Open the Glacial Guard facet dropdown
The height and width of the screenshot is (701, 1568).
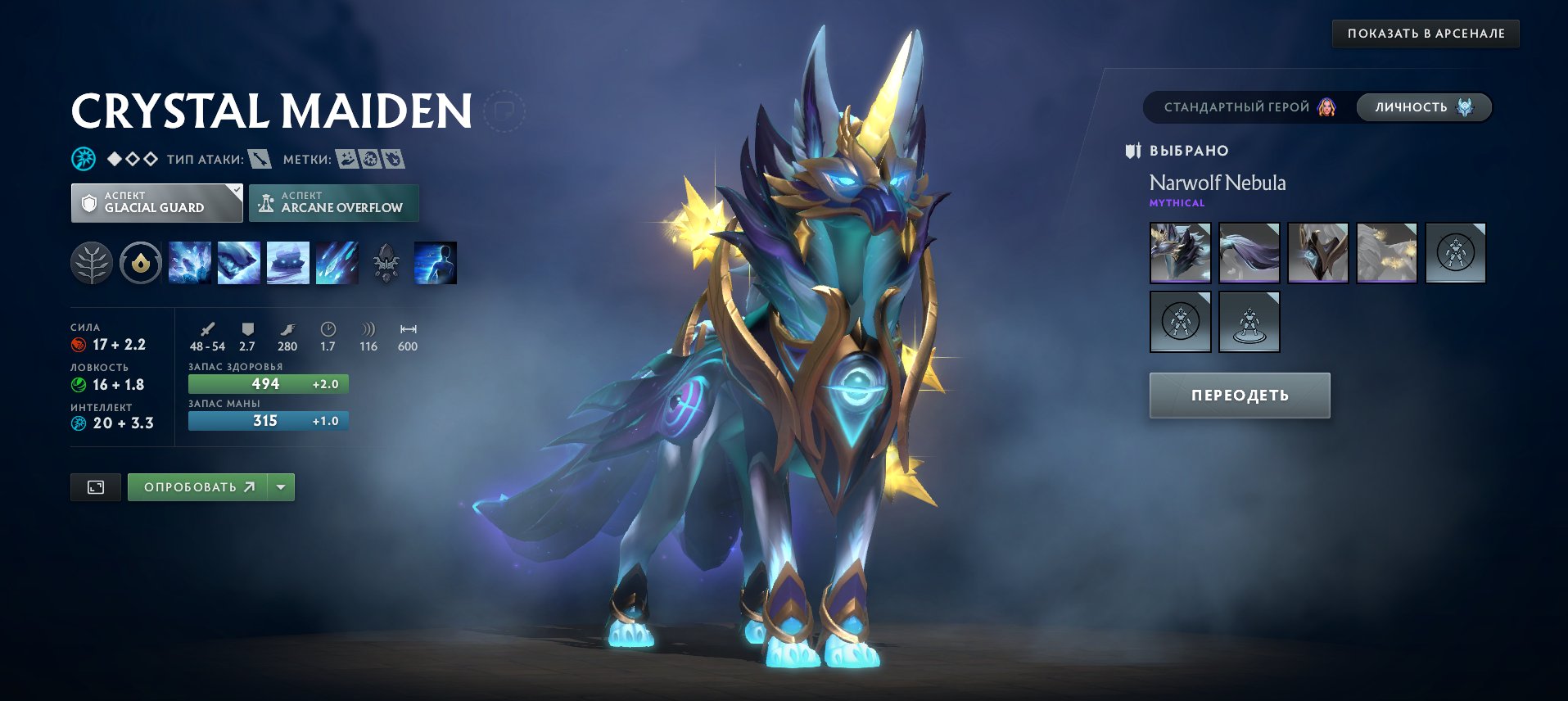[x=156, y=202]
